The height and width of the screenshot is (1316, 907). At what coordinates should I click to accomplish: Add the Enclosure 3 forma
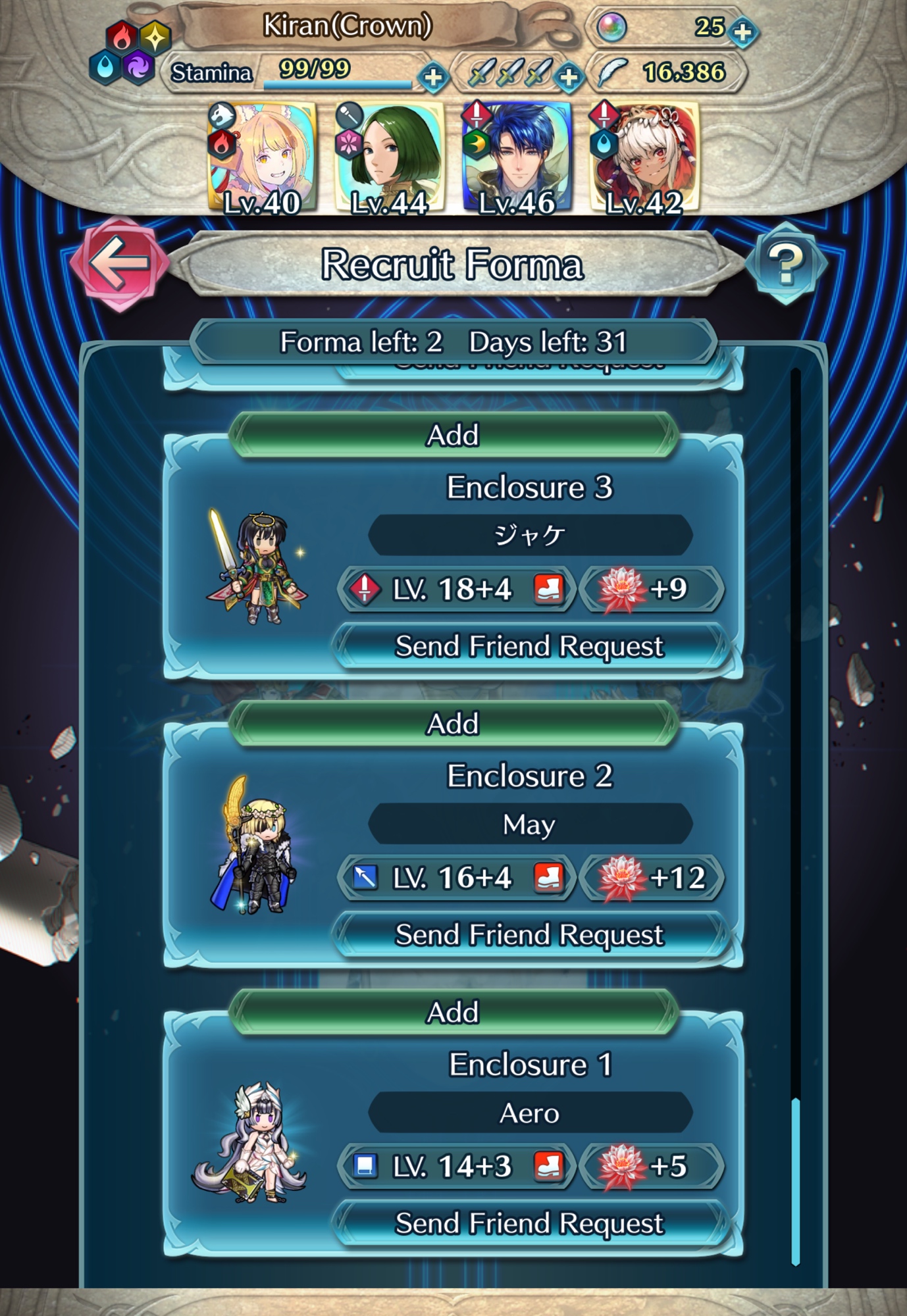[453, 435]
